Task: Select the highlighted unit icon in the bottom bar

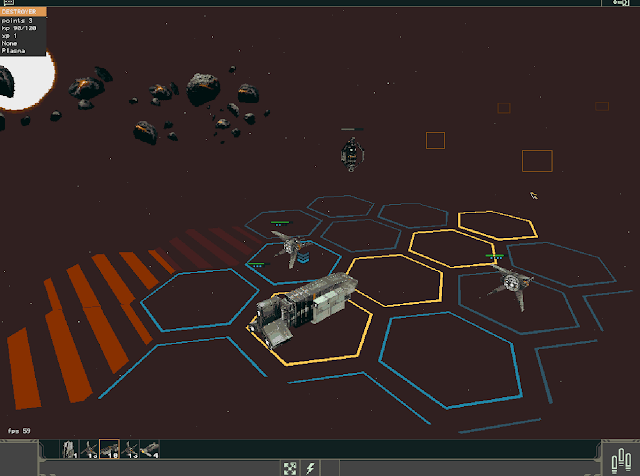Action: tap(108, 450)
